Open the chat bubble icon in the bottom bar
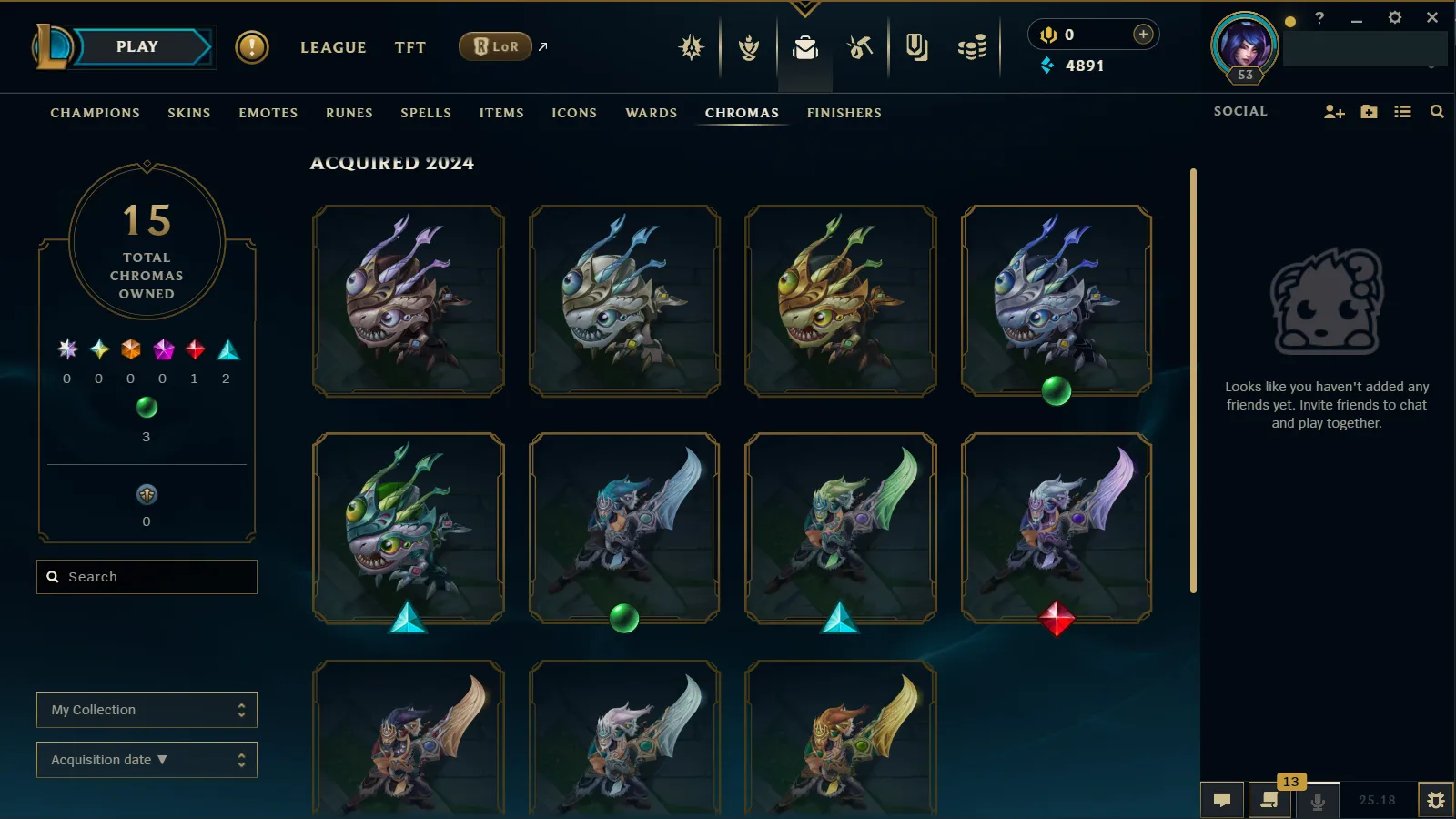The height and width of the screenshot is (819, 1456). [1222, 800]
